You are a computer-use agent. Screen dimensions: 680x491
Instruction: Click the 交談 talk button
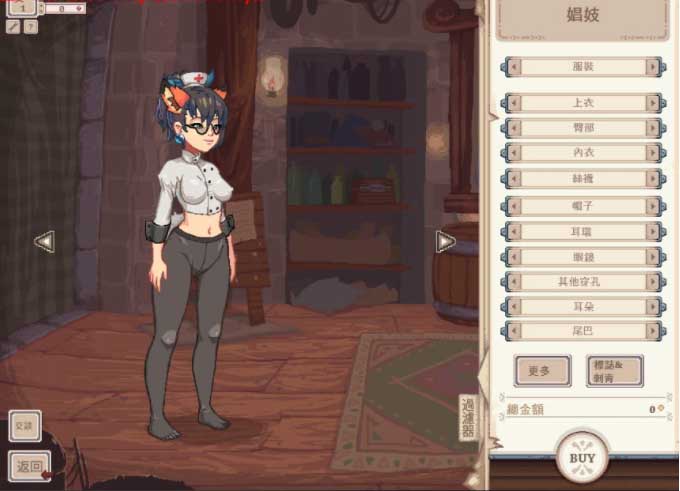(x=25, y=425)
